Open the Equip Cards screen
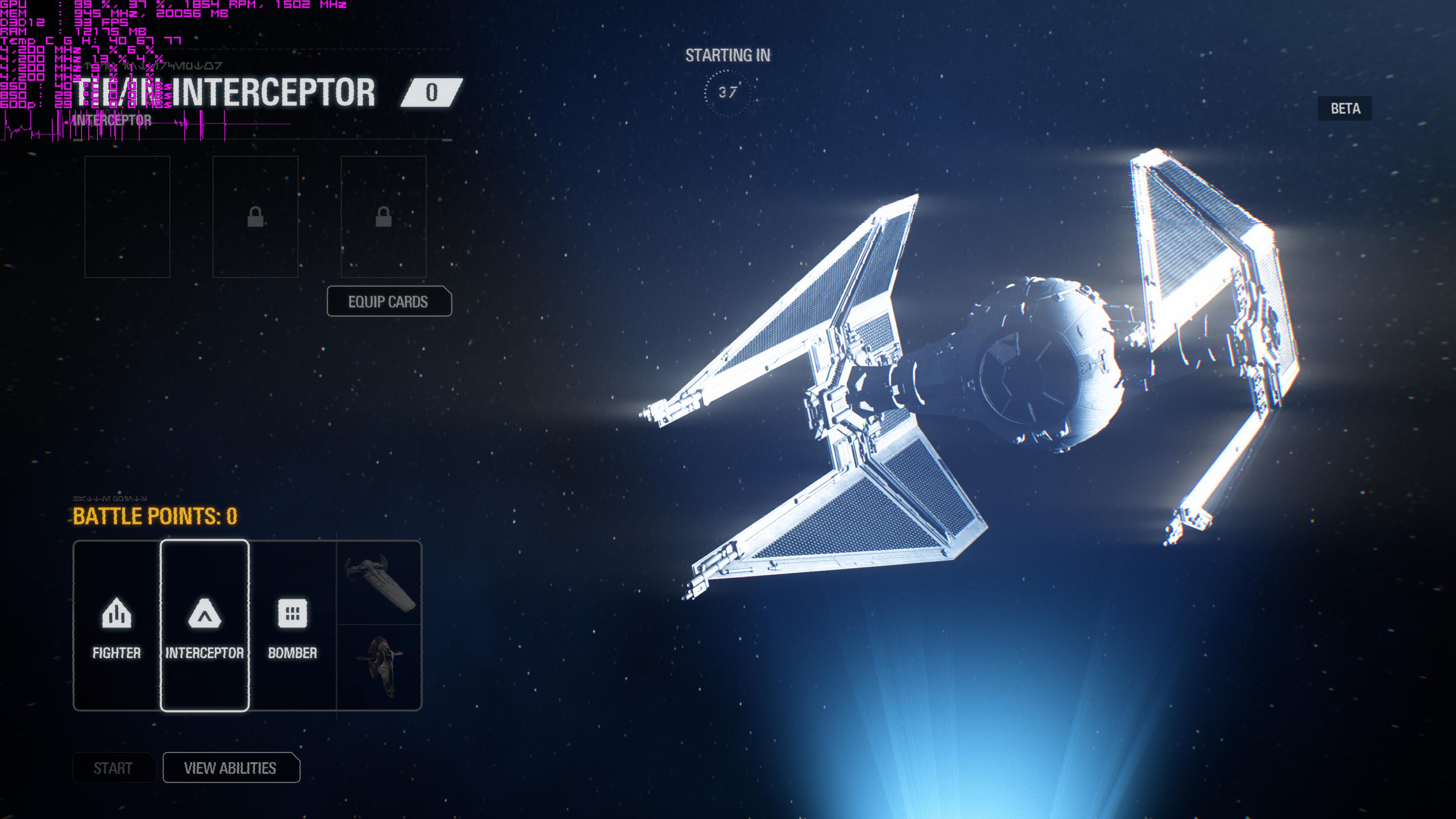Screen dimensions: 1456x819 389,302
